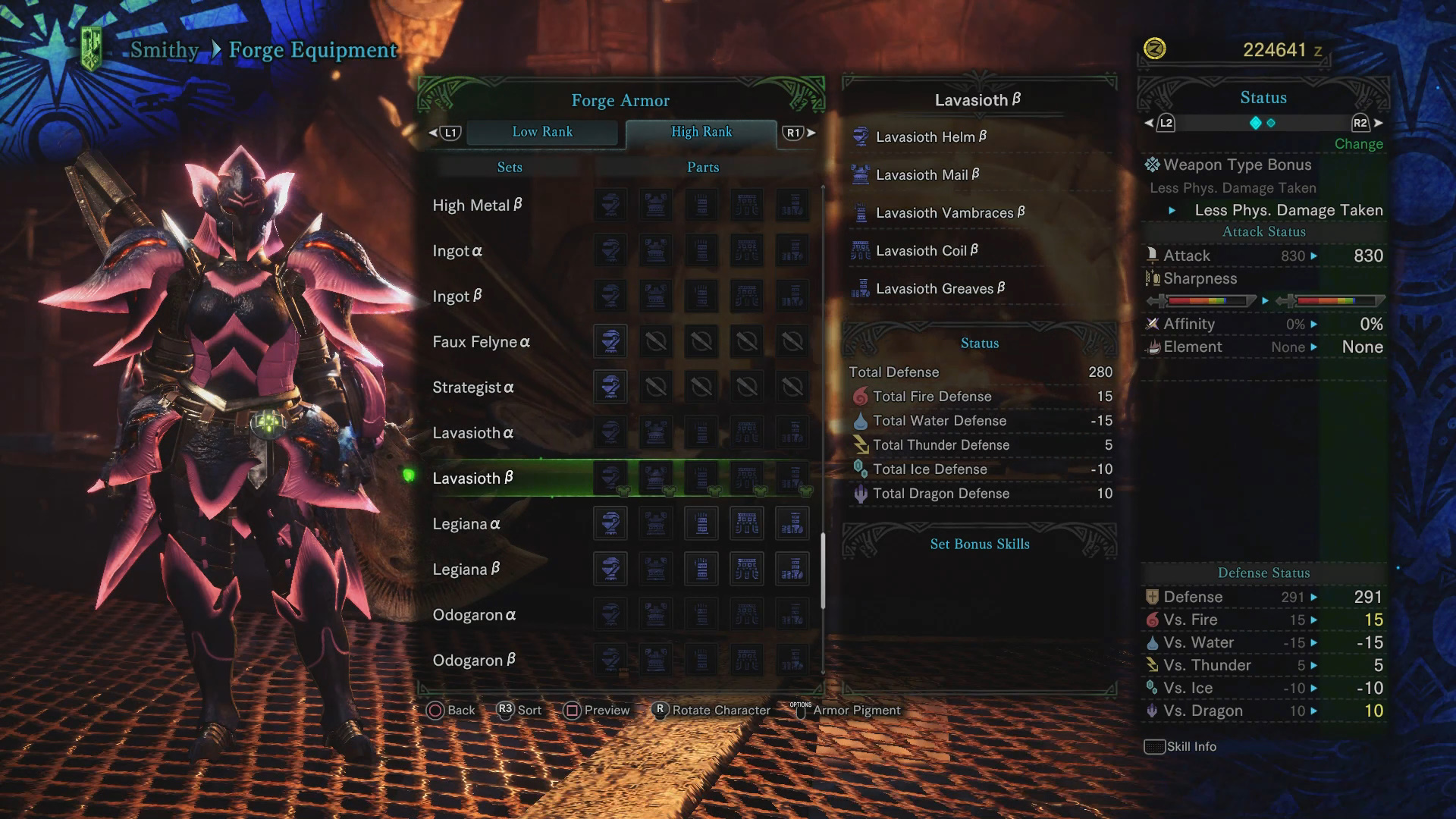This screenshot has width=1456, height=819.
Task: Choose the Legiana α armor set
Action: pyautogui.click(x=466, y=524)
